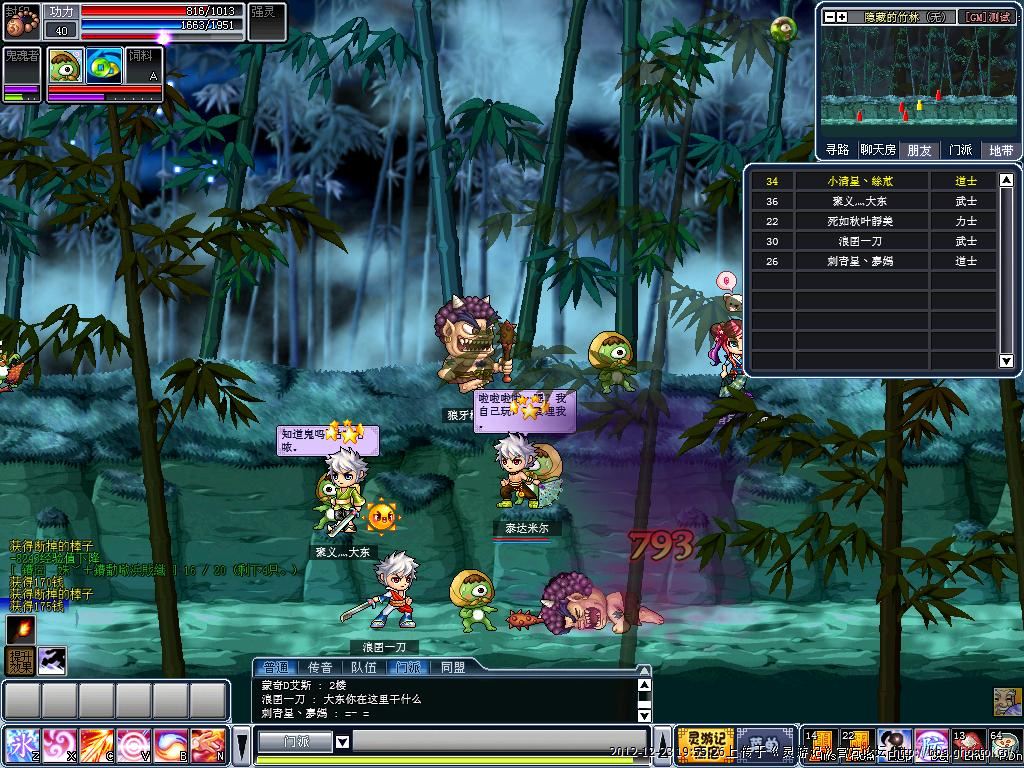
Task: Select the 朋友 friends tab
Action: (919, 150)
